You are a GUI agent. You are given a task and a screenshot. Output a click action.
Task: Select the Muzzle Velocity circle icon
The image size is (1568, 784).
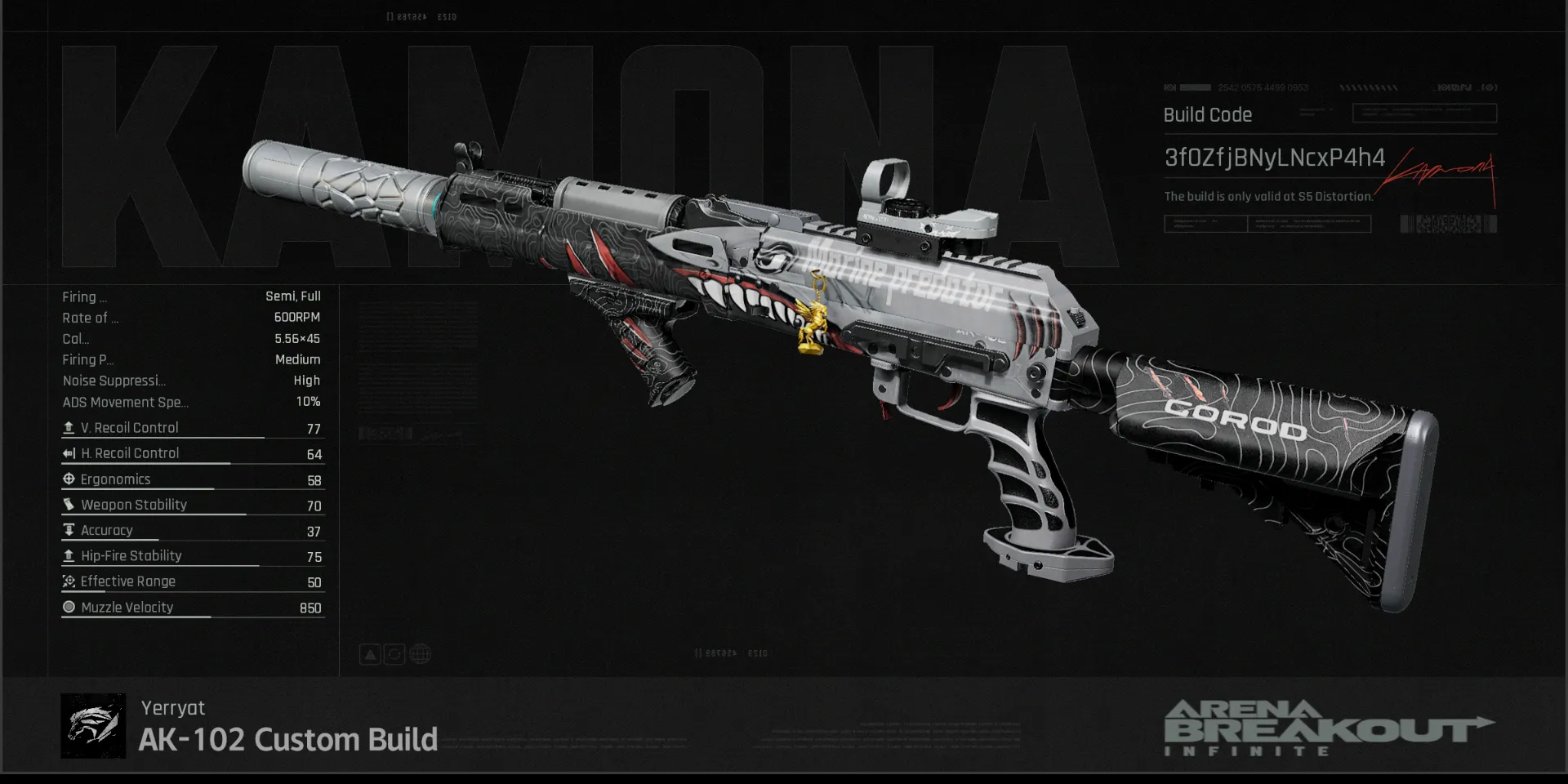(68, 606)
